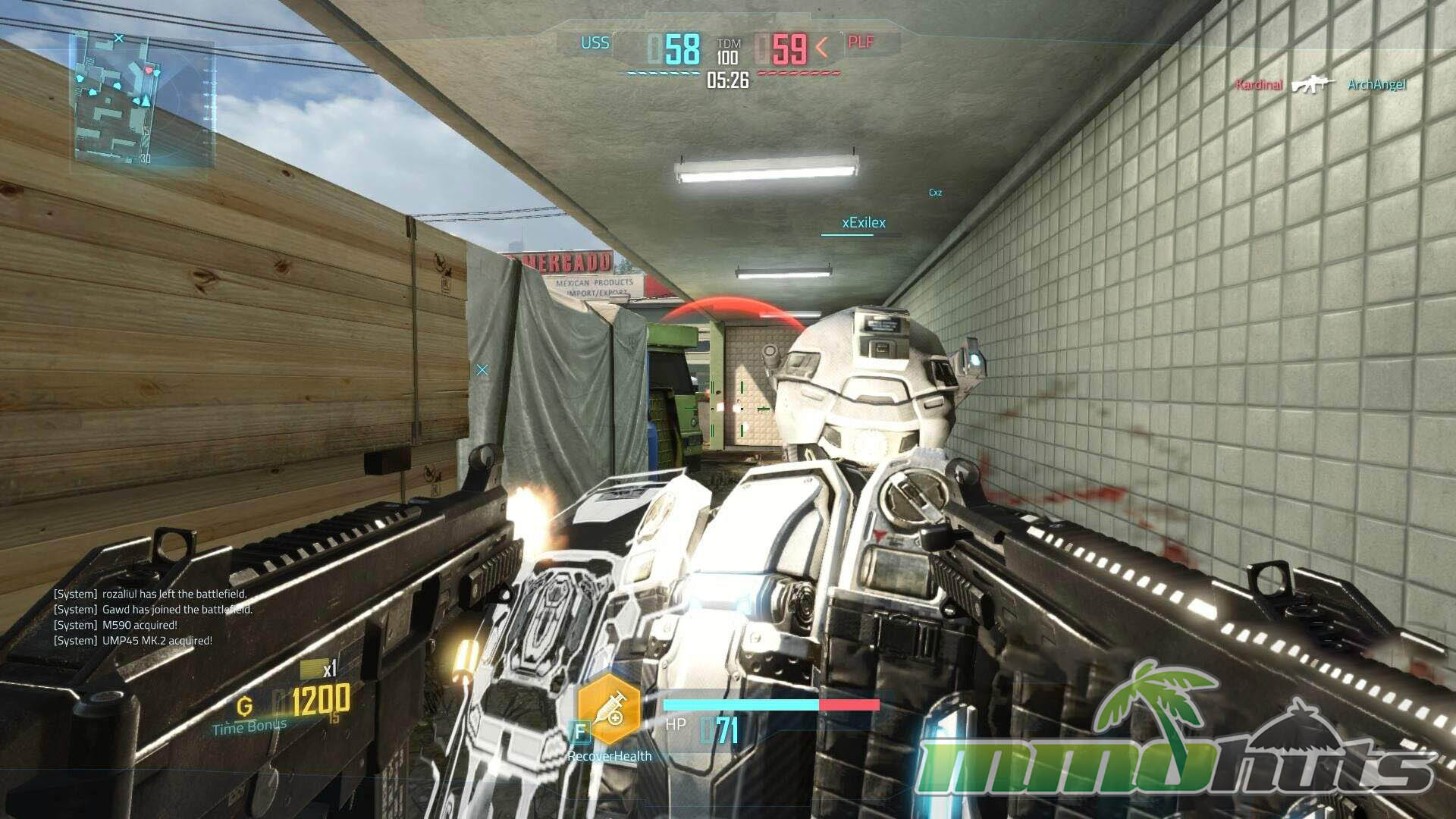This screenshot has height=819, width=1456.
Task: Open the system chat message log
Action: (x=152, y=617)
